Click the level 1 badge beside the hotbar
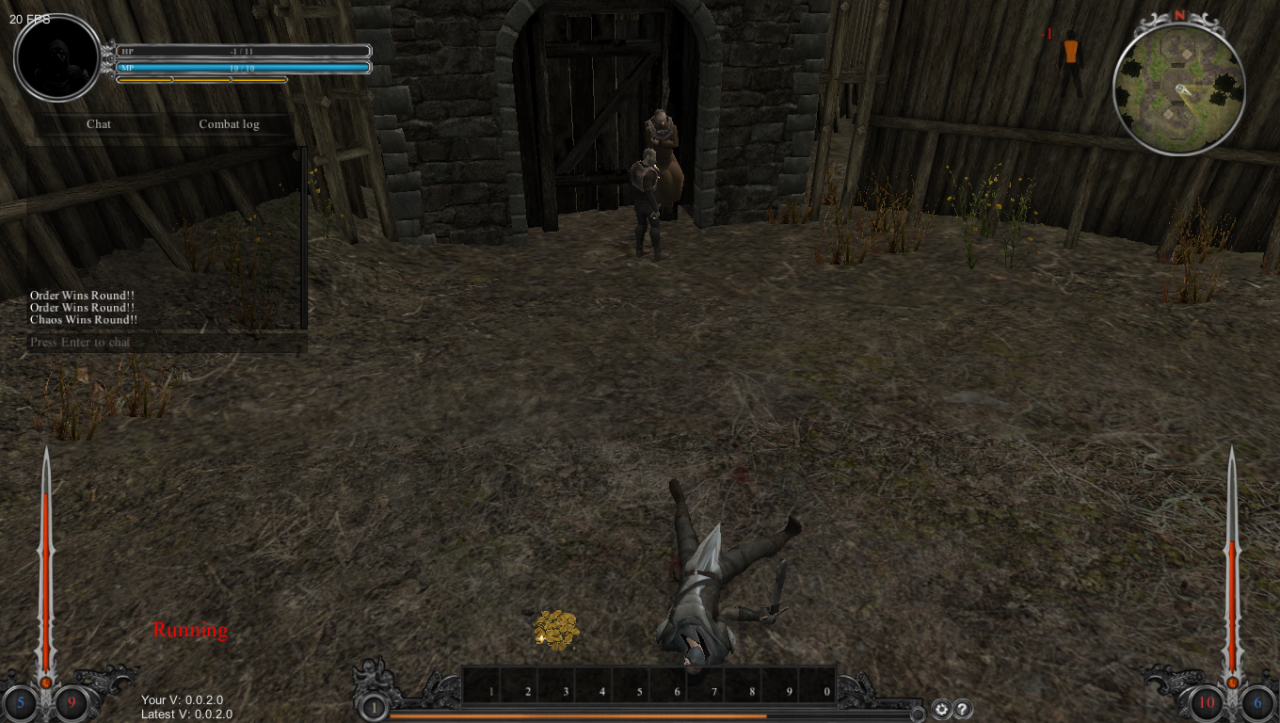Image resolution: width=1280 pixels, height=723 pixels. coord(373,708)
